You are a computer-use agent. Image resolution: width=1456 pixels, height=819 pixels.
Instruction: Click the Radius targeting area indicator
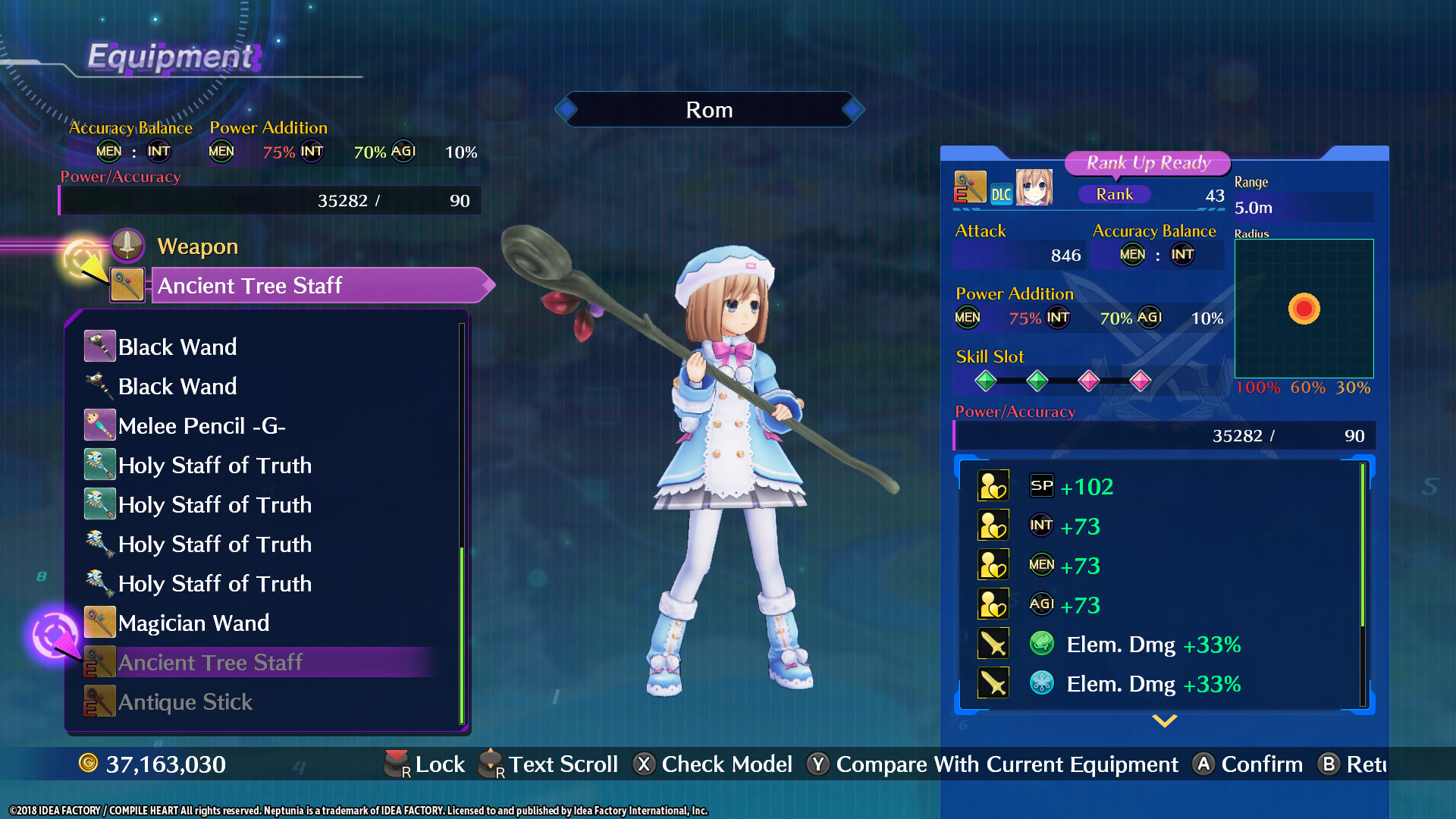point(1304,309)
